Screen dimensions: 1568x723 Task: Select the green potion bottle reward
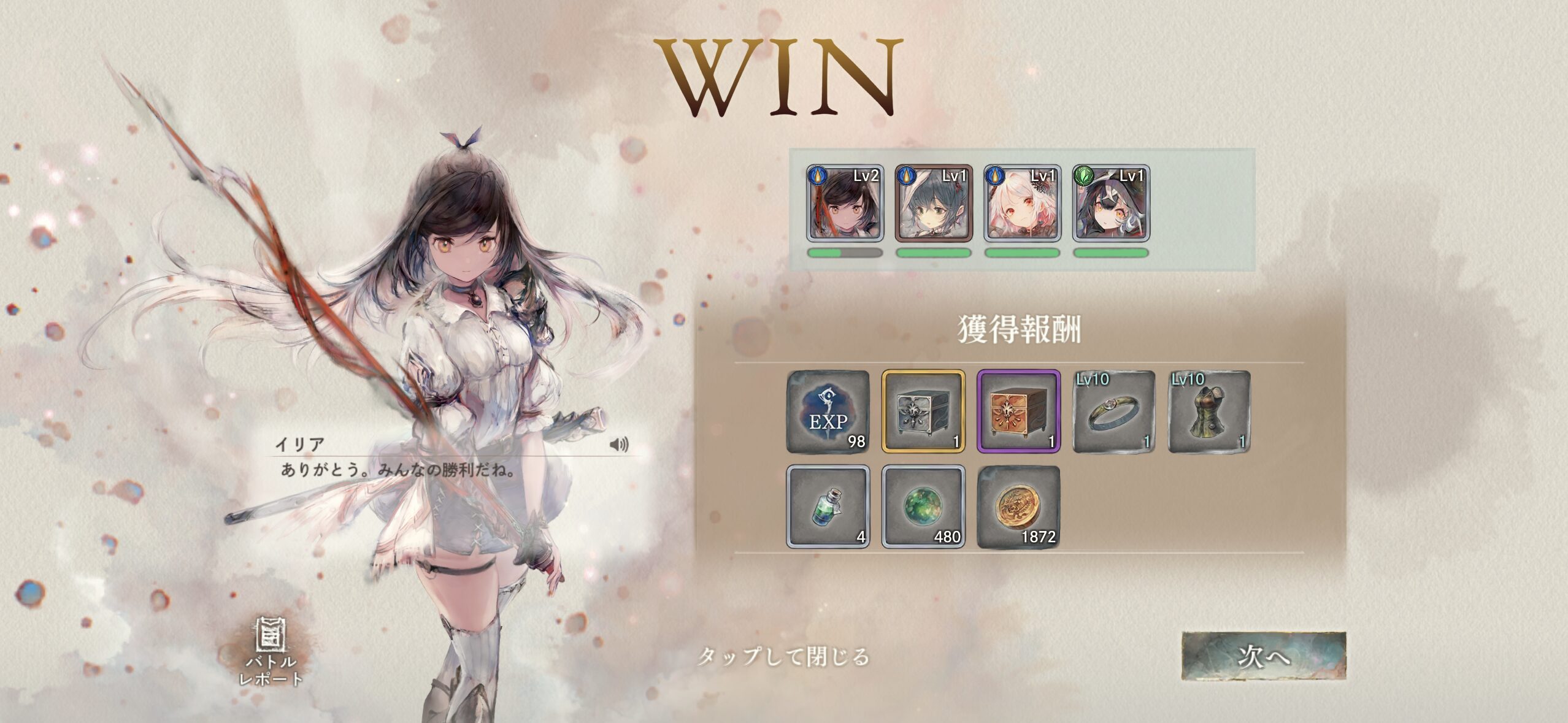pyautogui.click(x=828, y=507)
